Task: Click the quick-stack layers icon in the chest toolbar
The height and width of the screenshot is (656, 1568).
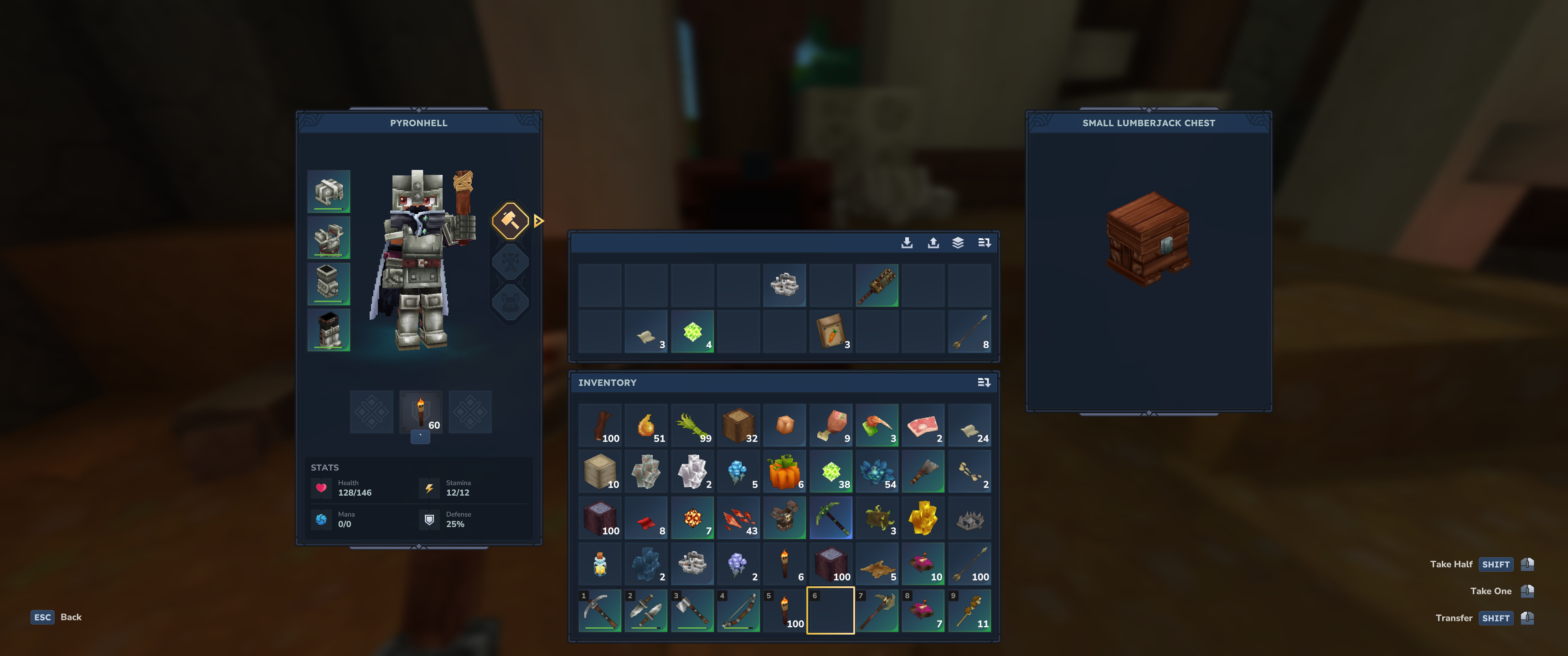Action: pos(958,243)
